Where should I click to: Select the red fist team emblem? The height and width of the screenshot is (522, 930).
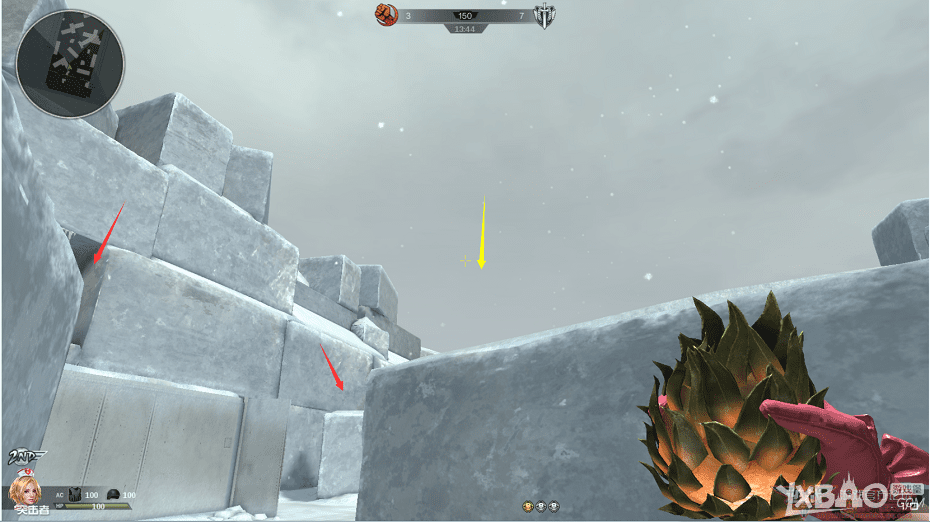tap(386, 15)
